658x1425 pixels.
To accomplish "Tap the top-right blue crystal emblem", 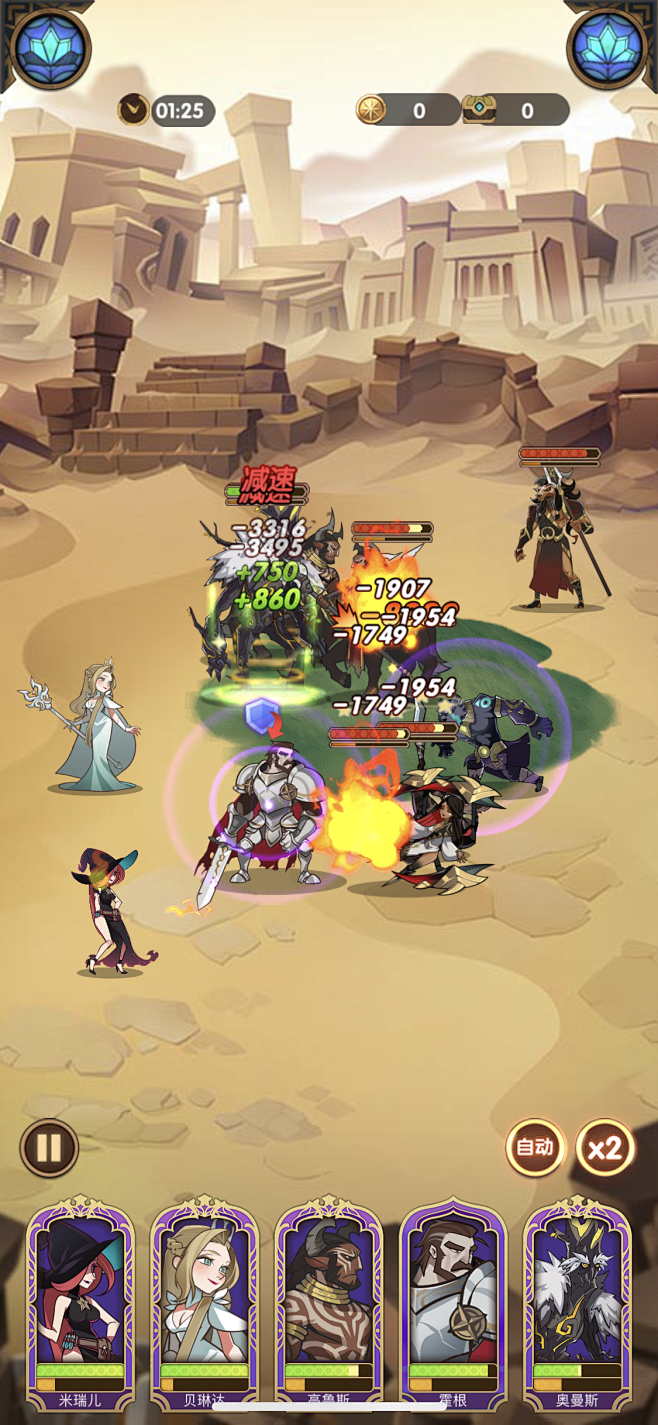I will (x=608, y=45).
